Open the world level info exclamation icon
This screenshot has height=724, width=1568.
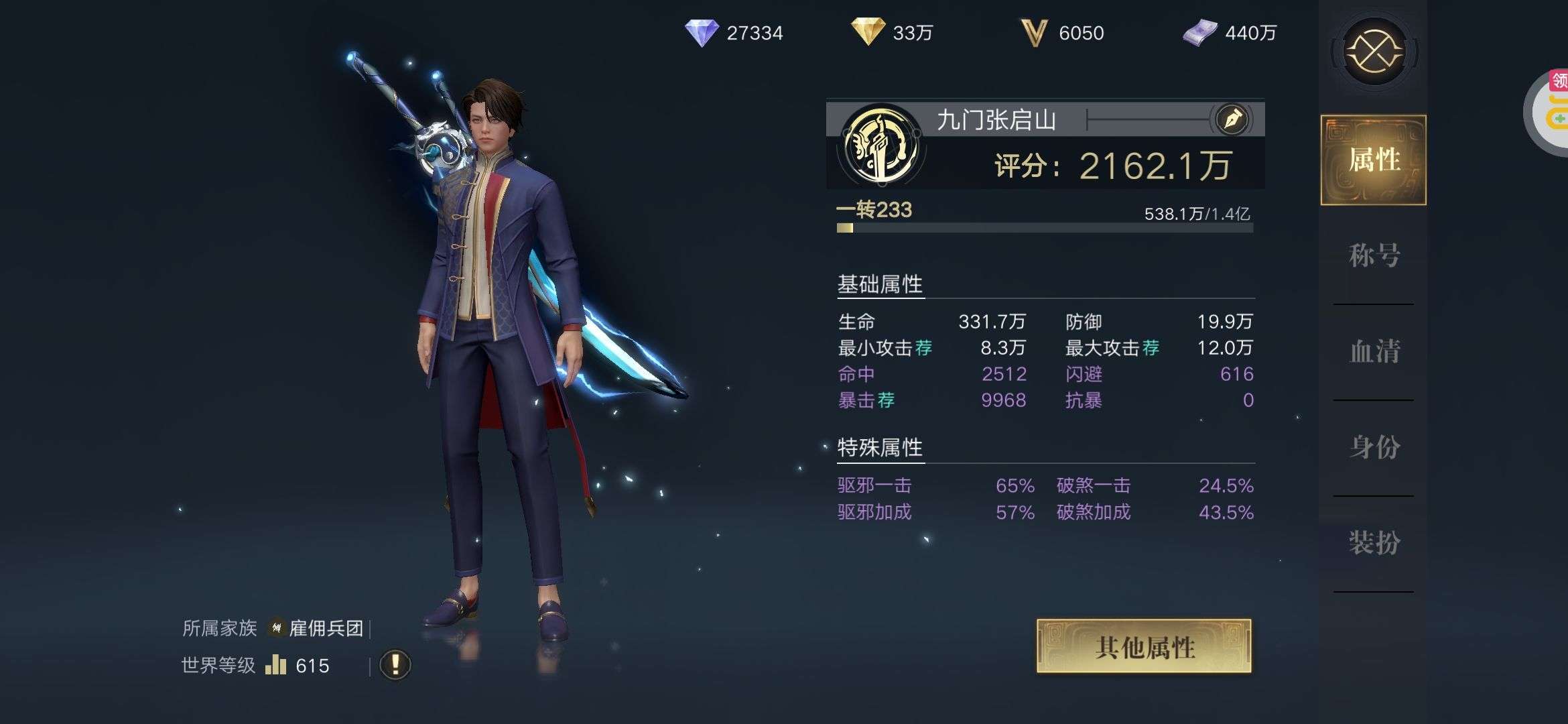395,665
